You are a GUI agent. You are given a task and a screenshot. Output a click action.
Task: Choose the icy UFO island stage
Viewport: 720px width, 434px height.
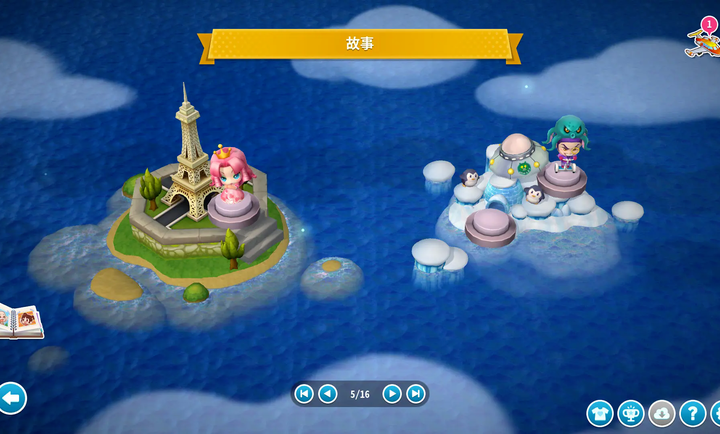click(x=520, y=190)
